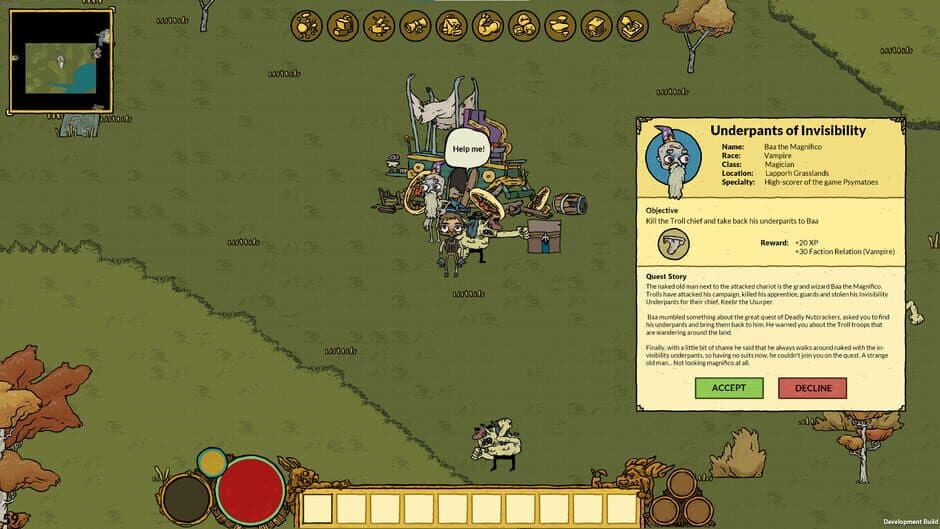Click the scroll icon in top toolbar
Viewport: 940px width, 529px height.
pos(415,25)
